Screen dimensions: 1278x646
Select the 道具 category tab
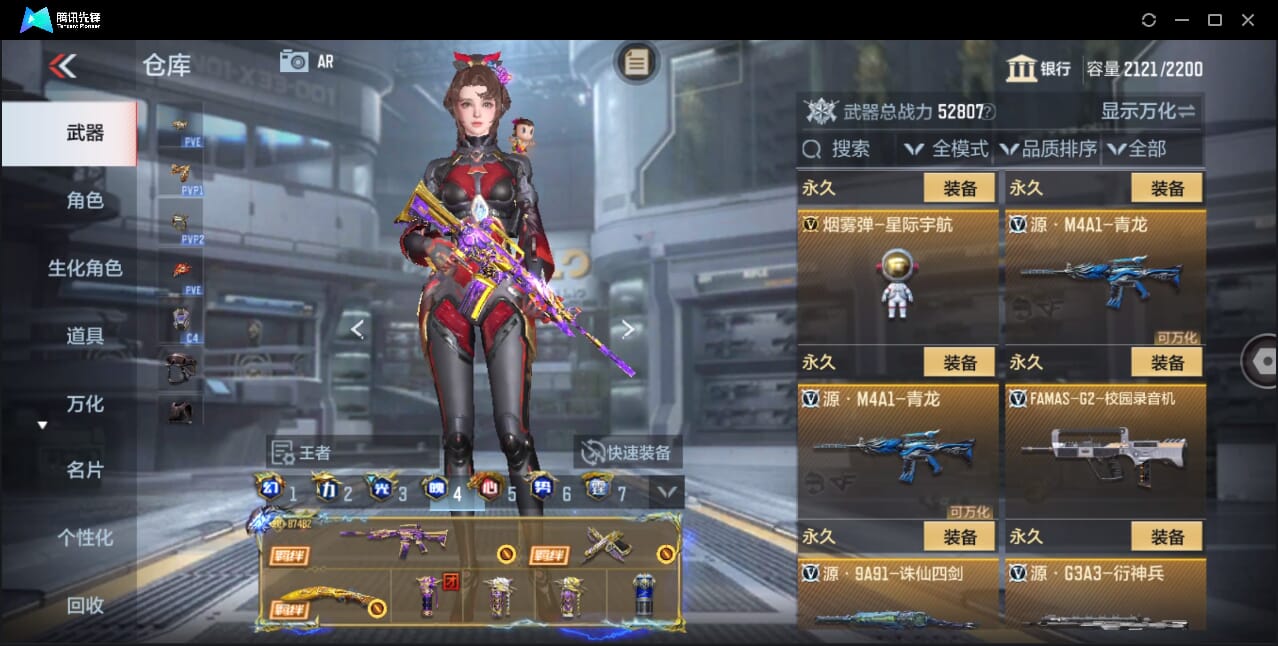coord(84,336)
